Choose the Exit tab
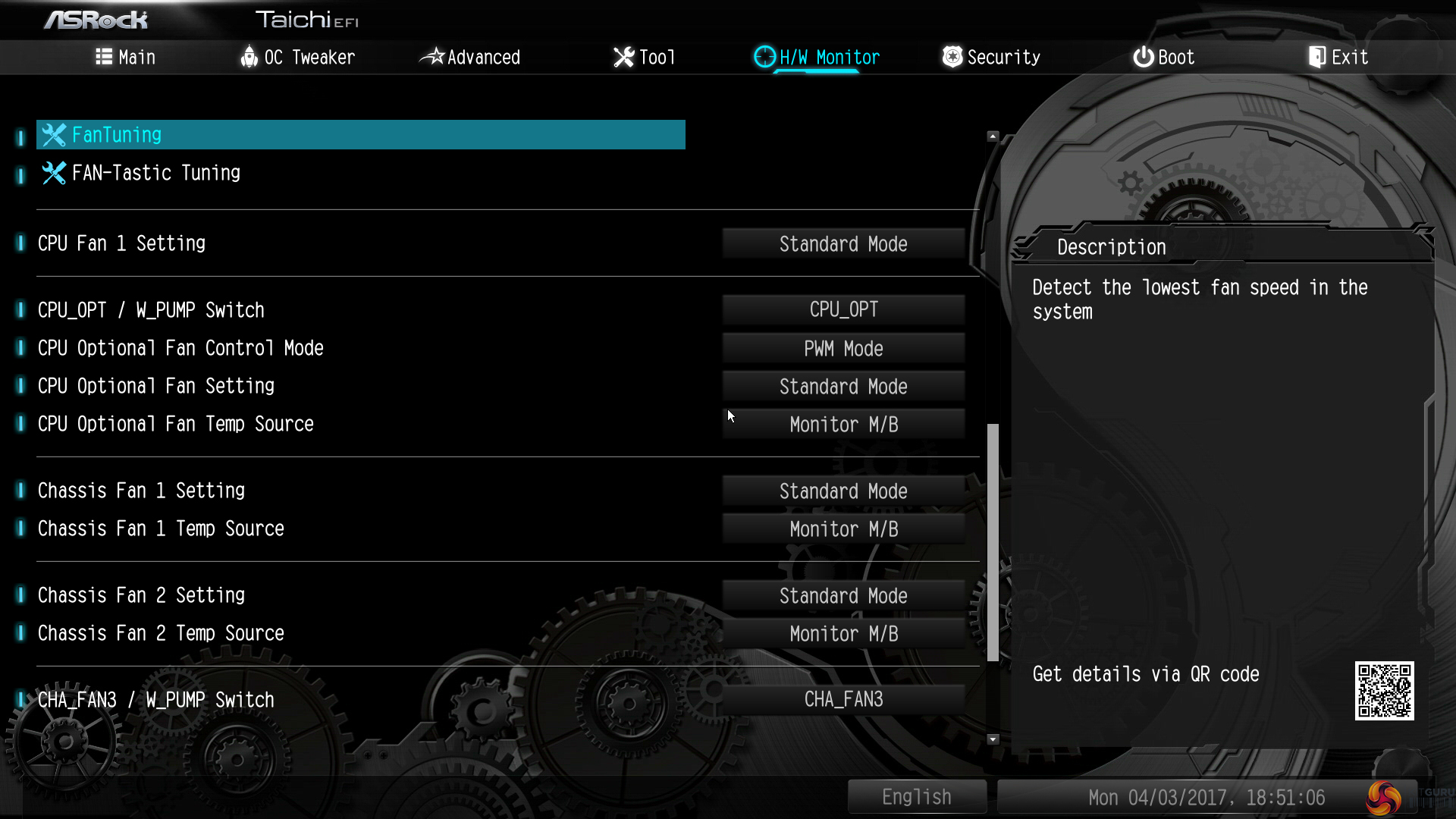Viewport: 1456px width, 819px height. pyautogui.click(x=1338, y=57)
